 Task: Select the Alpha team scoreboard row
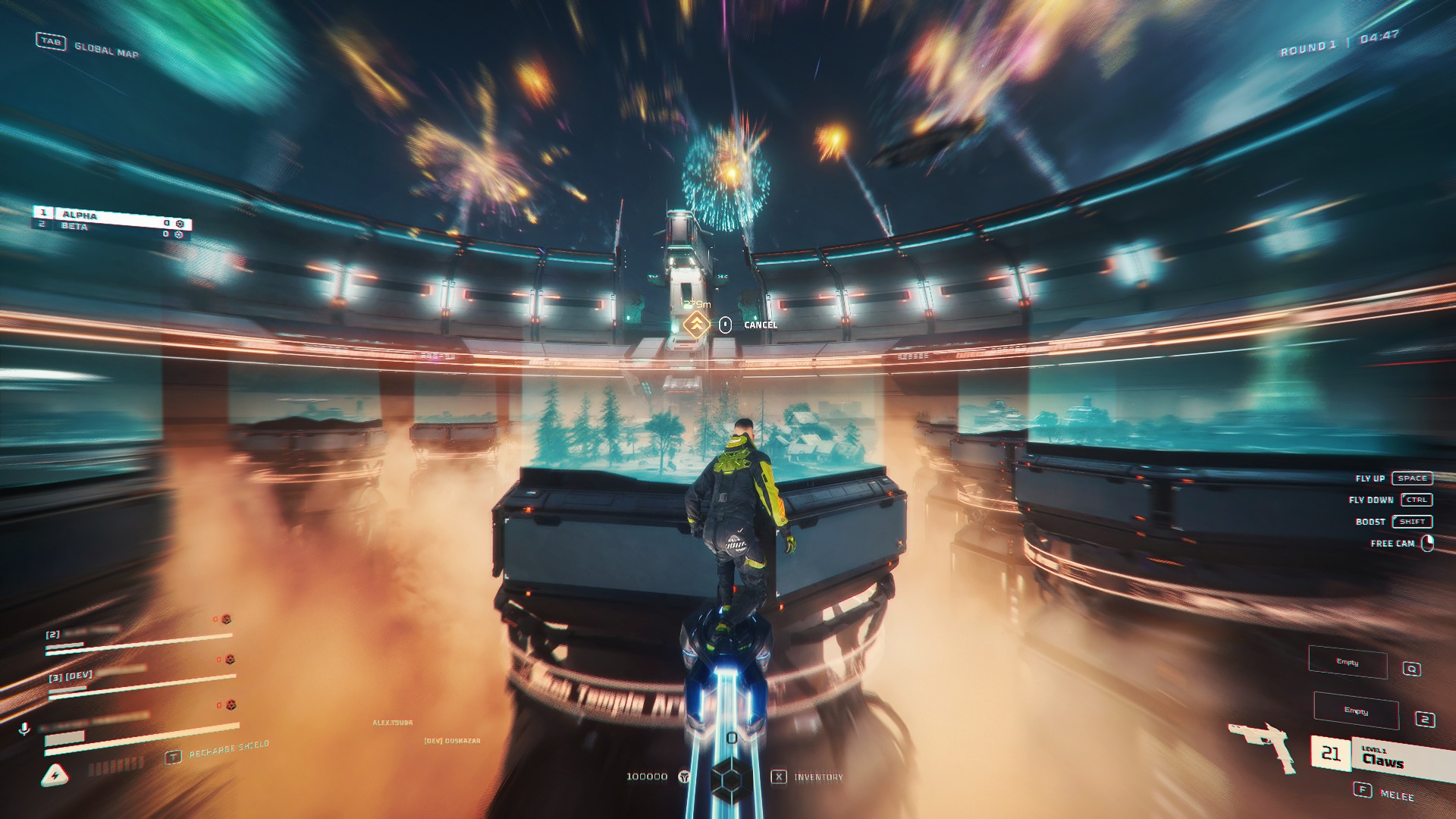coord(111,215)
